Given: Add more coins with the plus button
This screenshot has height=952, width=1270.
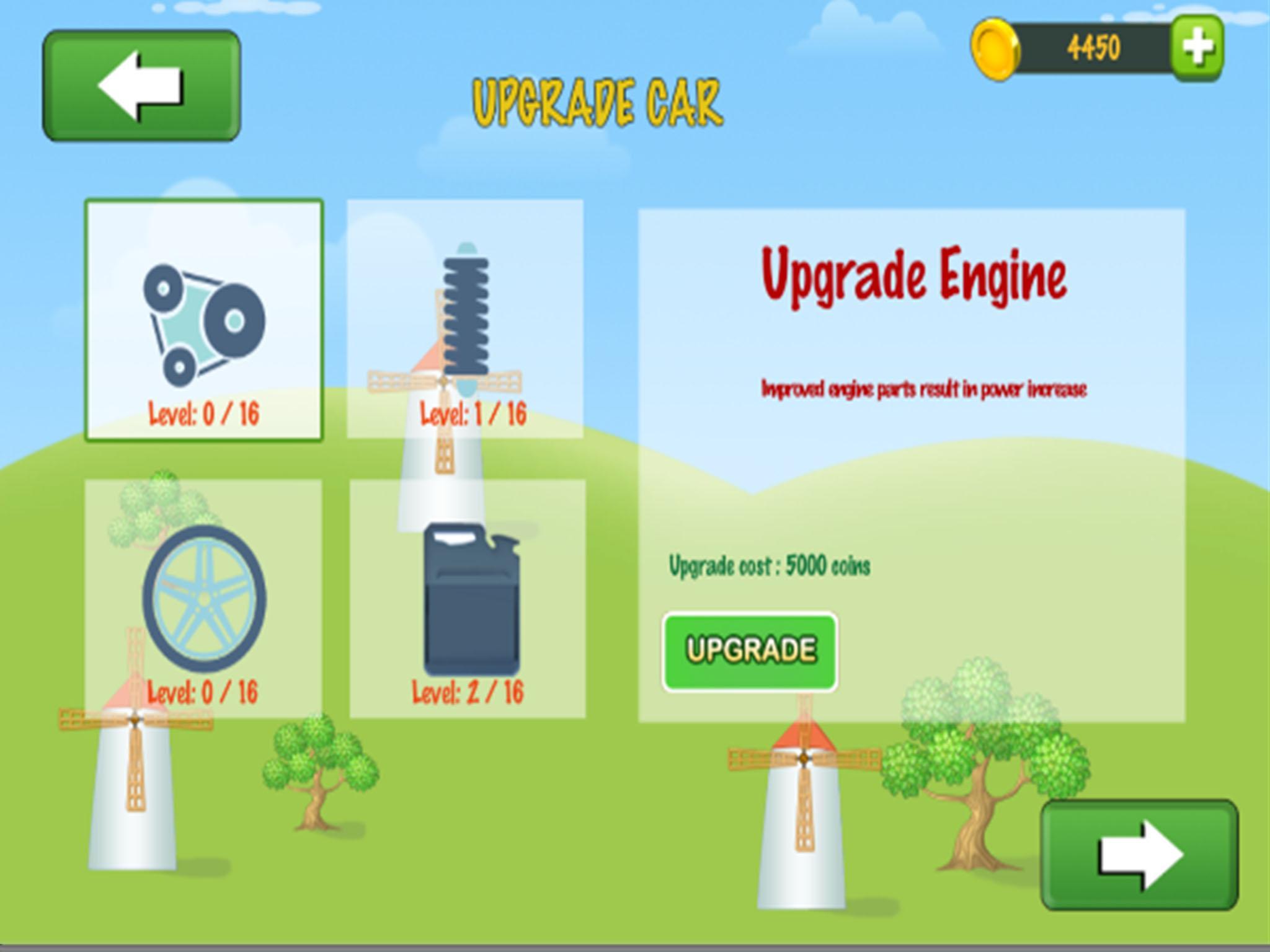Looking at the screenshot, I should [x=1197, y=48].
